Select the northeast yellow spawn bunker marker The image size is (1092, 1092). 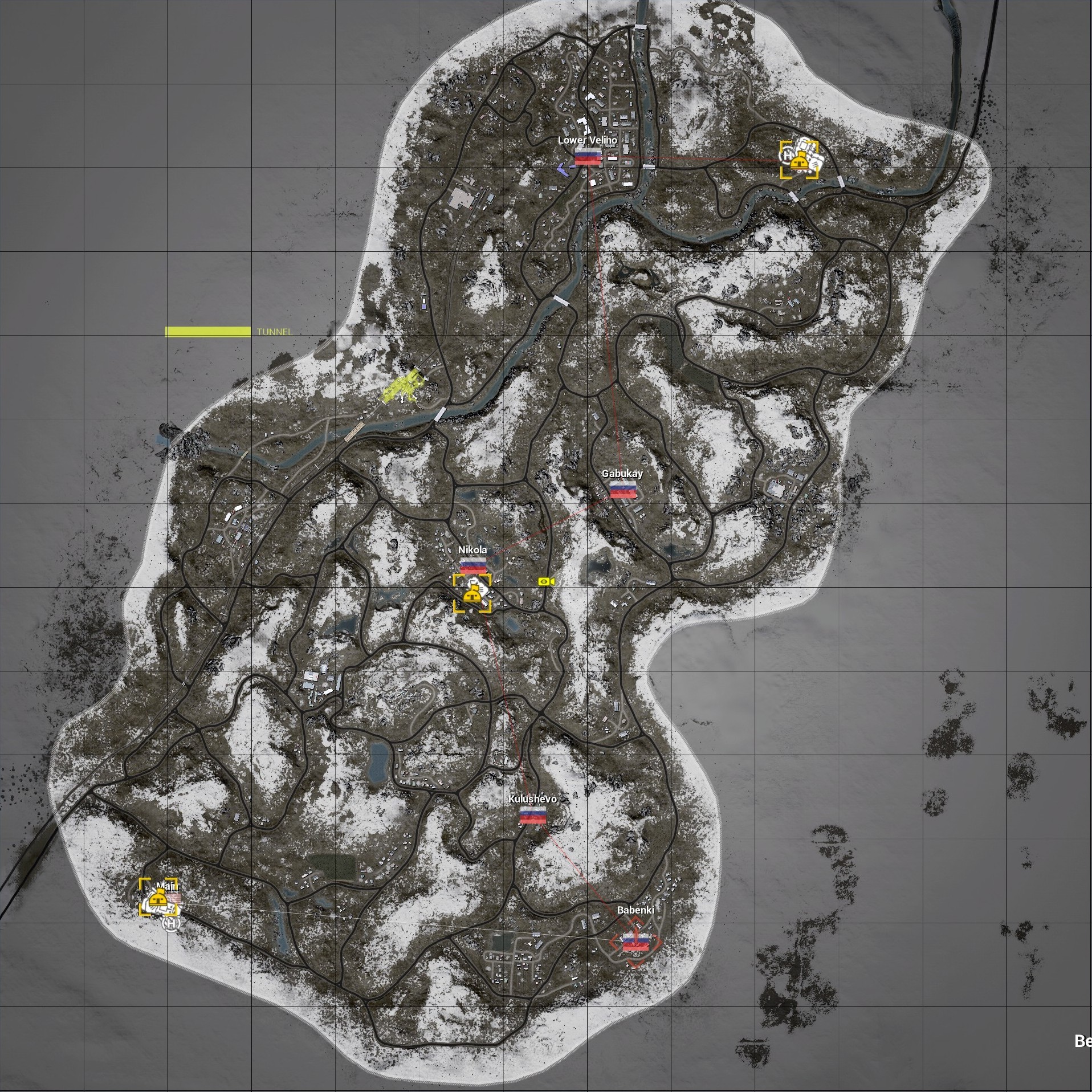click(x=799, y=162)
